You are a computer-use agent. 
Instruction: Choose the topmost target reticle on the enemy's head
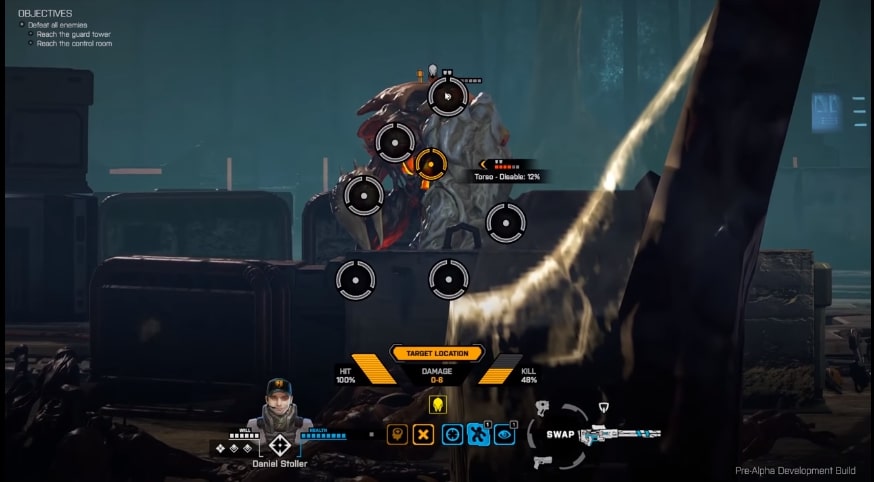[x=447, y=97]
